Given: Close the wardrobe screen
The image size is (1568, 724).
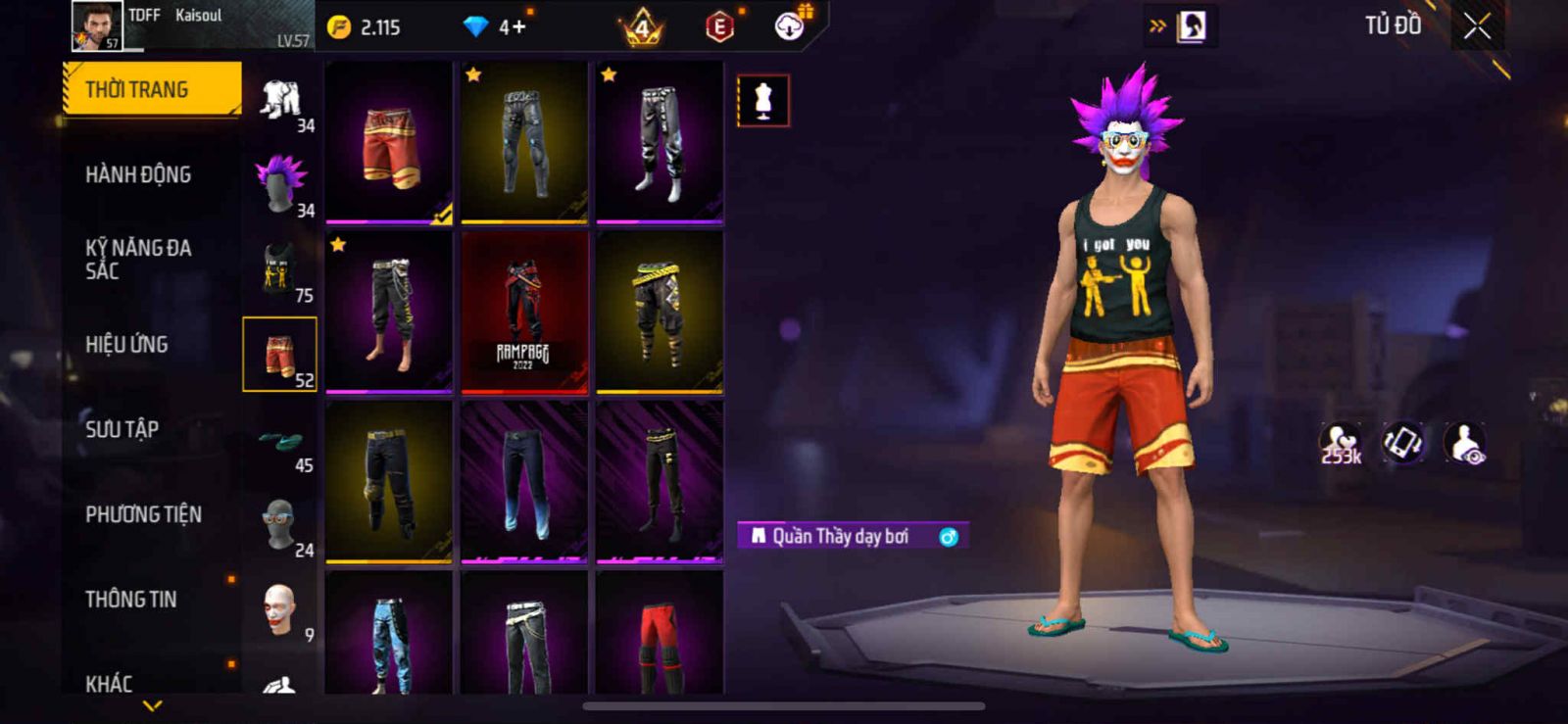Looking at the screenshot, I should pos(1477,27).
